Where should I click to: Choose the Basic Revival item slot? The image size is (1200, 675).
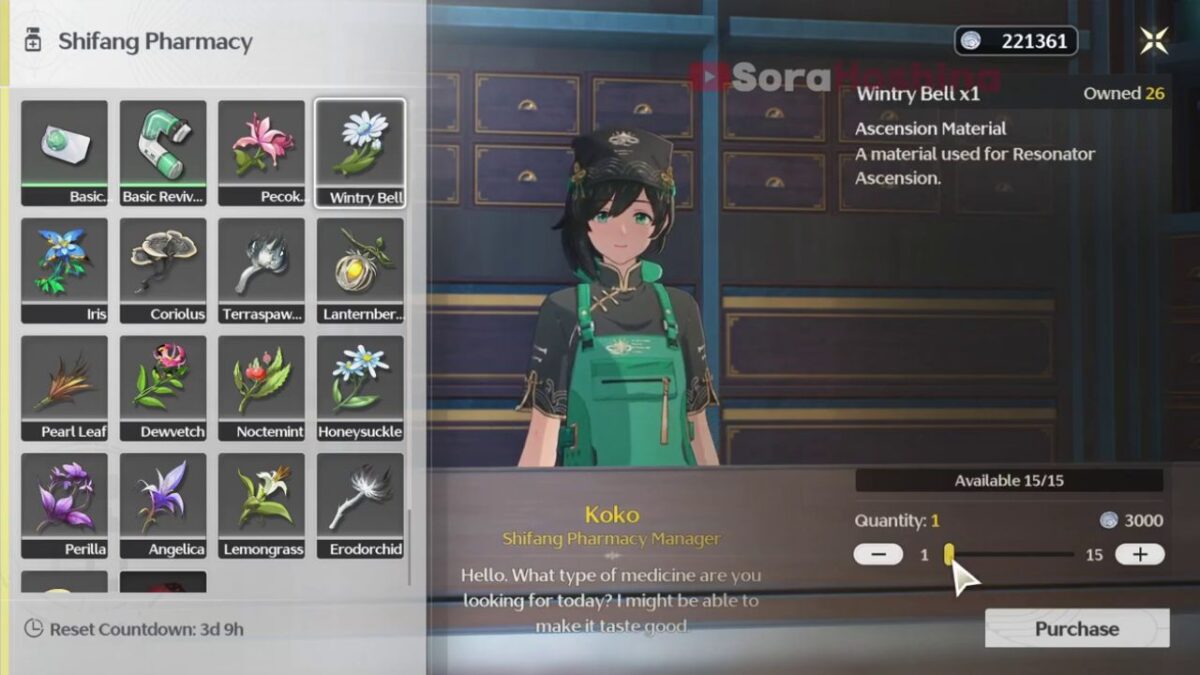163,152
